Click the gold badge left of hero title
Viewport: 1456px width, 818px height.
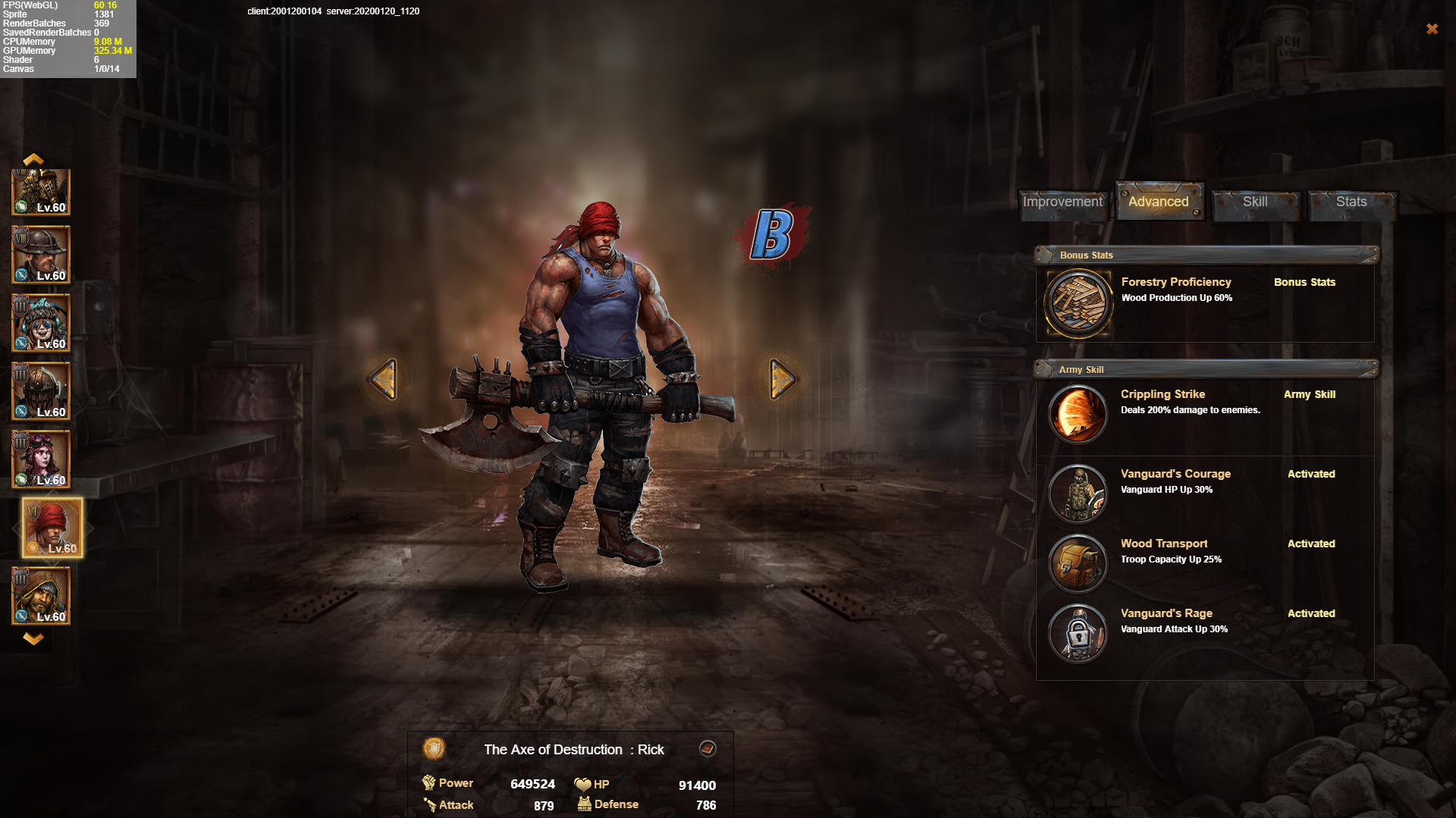point(434,749)
